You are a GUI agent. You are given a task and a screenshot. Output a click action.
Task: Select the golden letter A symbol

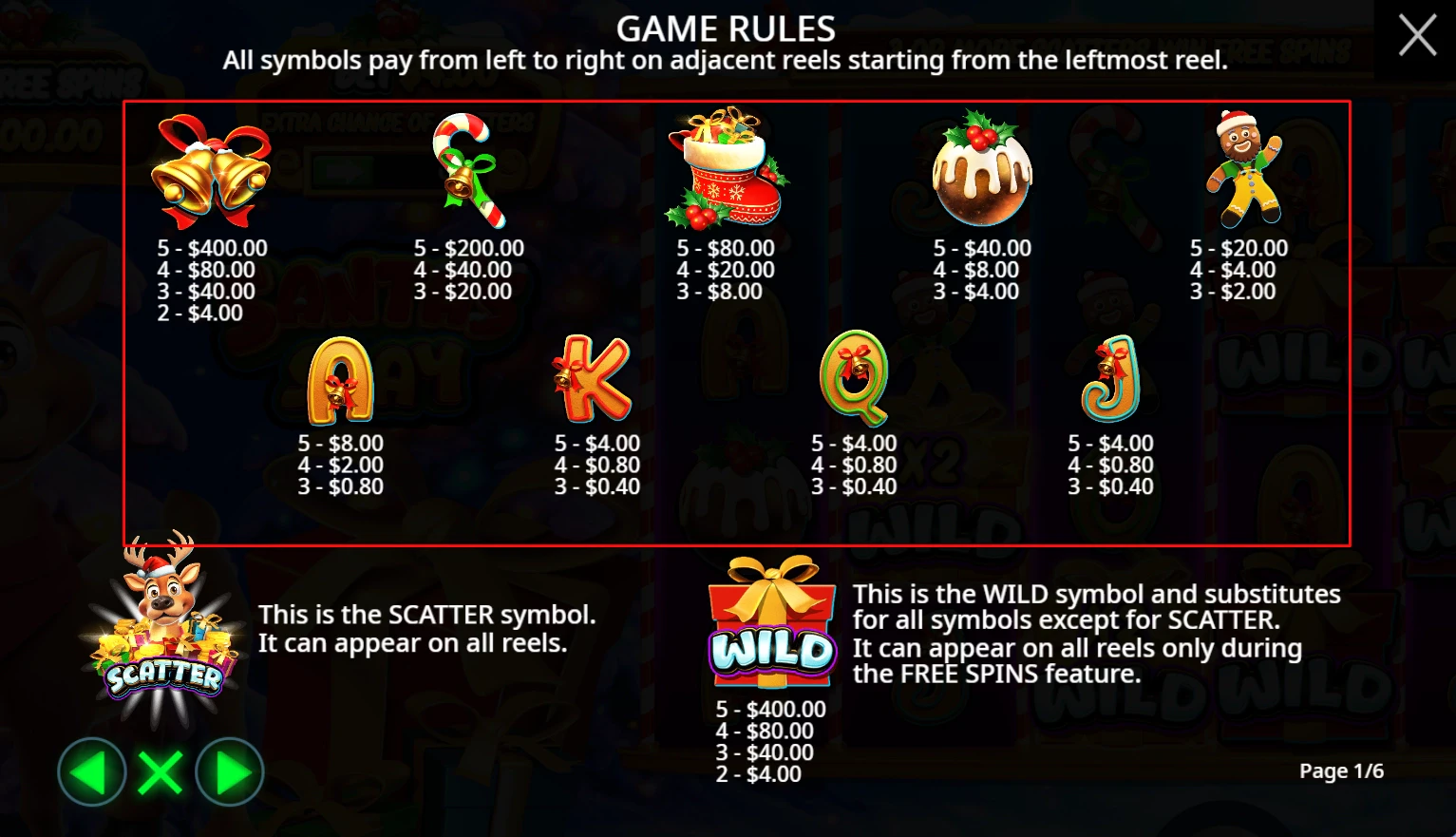click(x=339, y=380)
